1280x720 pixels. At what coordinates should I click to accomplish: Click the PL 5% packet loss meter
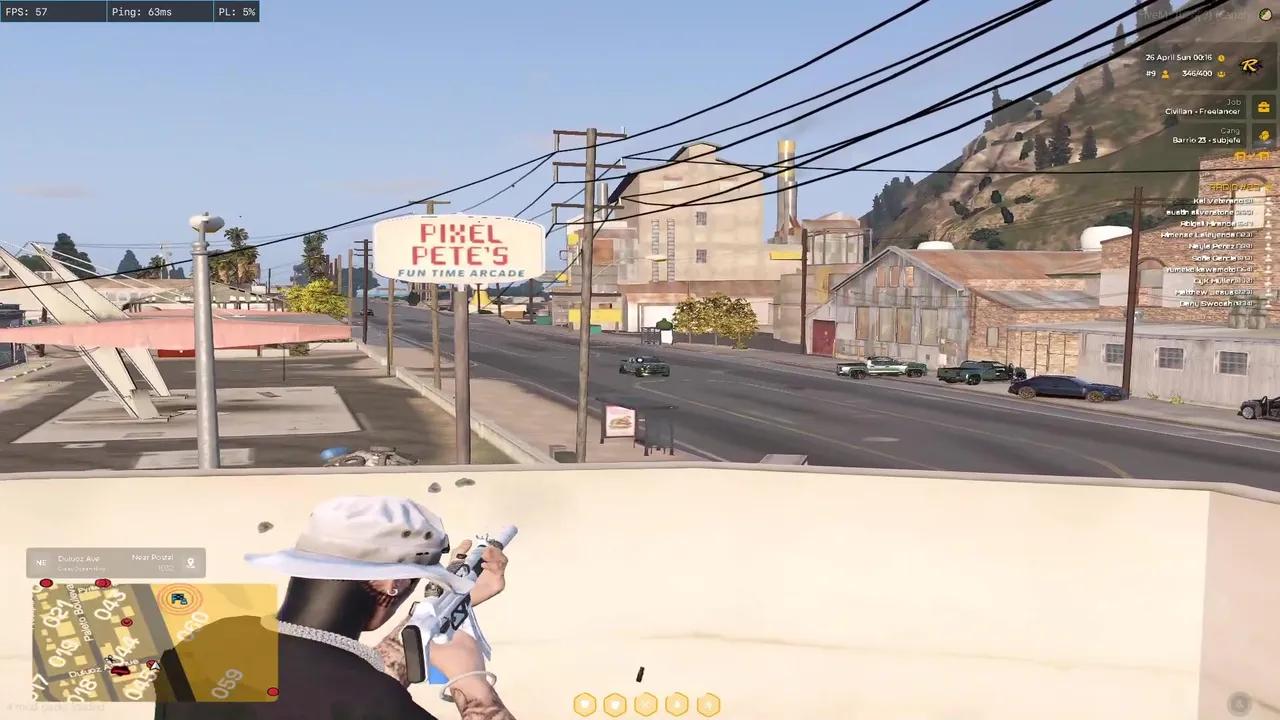(x=236, y=12)
